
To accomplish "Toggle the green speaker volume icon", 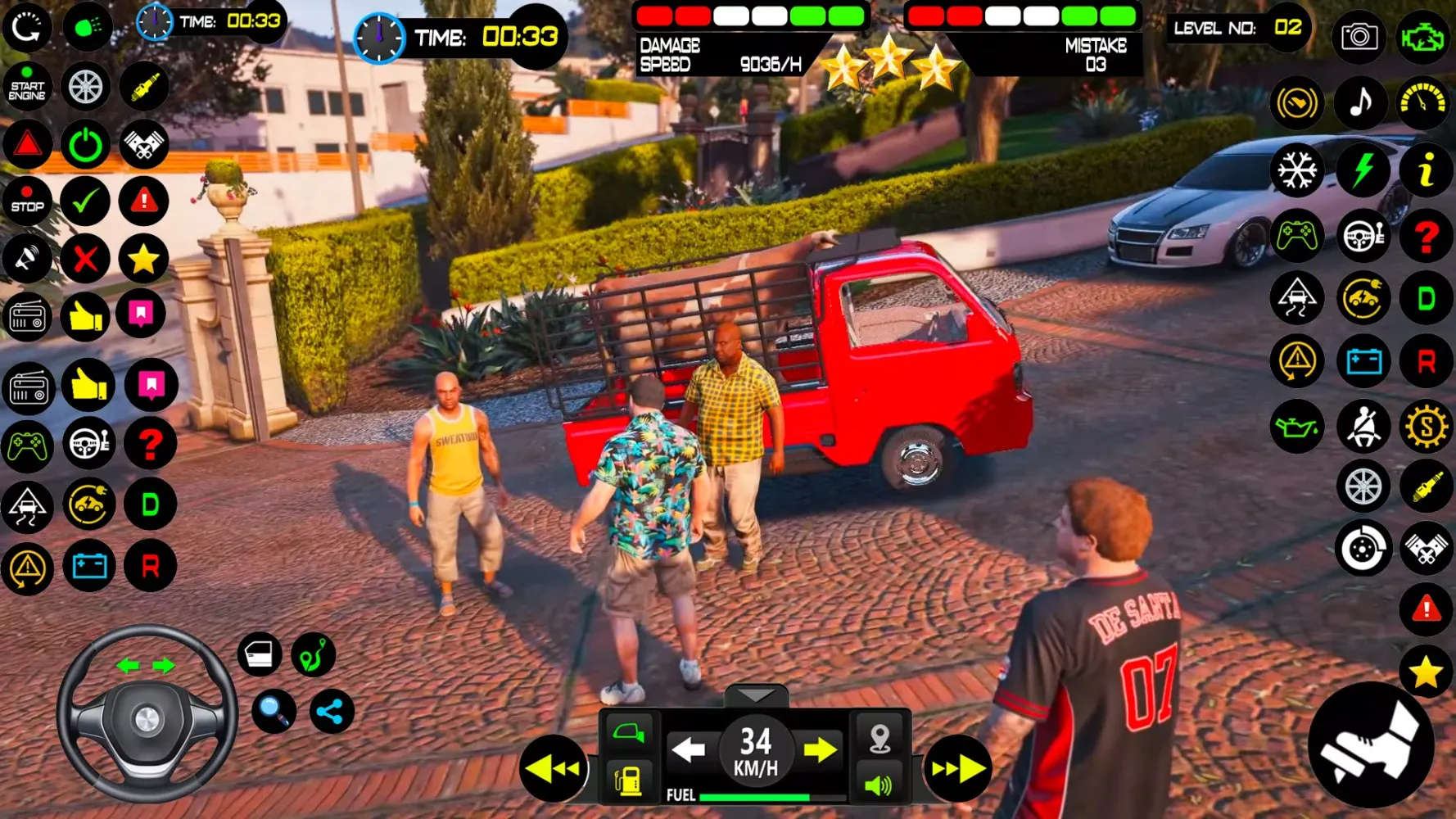I will [x=879, y=785].
